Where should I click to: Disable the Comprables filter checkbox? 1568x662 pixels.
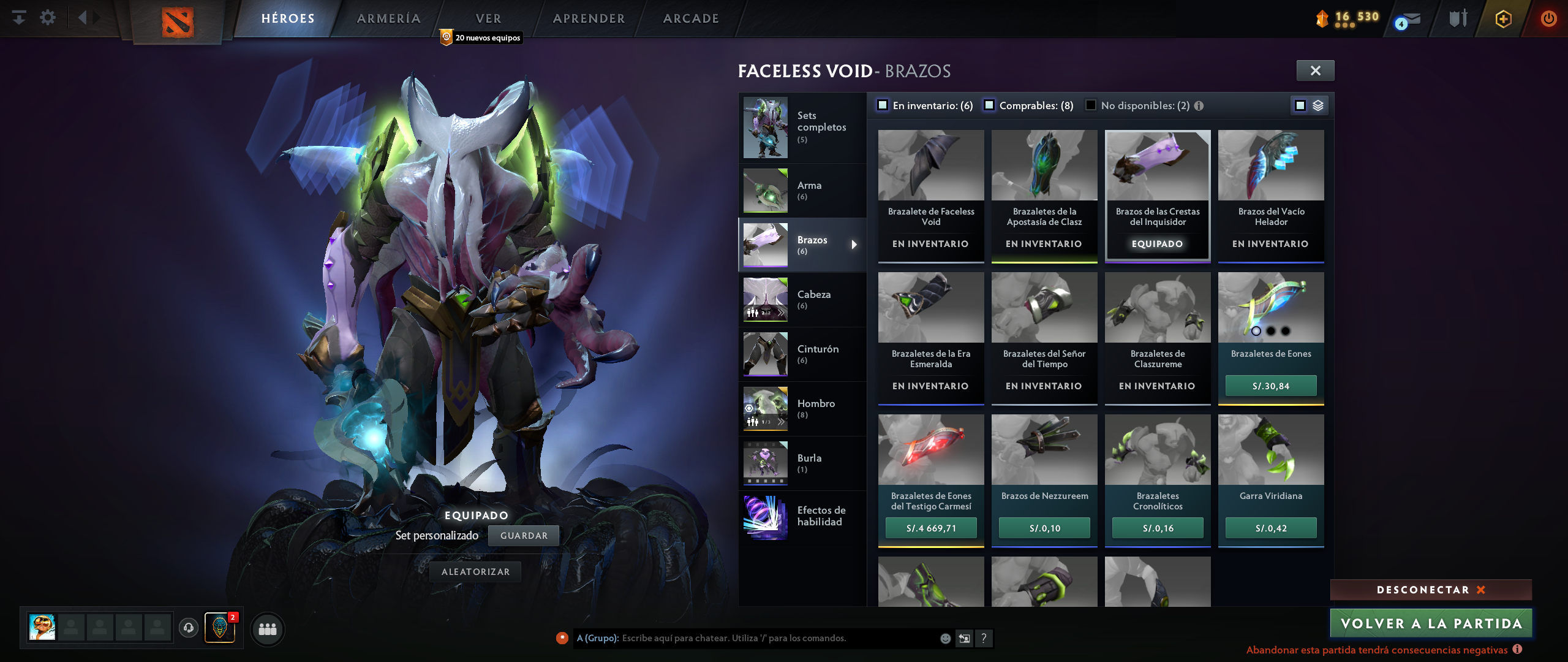(x=990, y=105)
